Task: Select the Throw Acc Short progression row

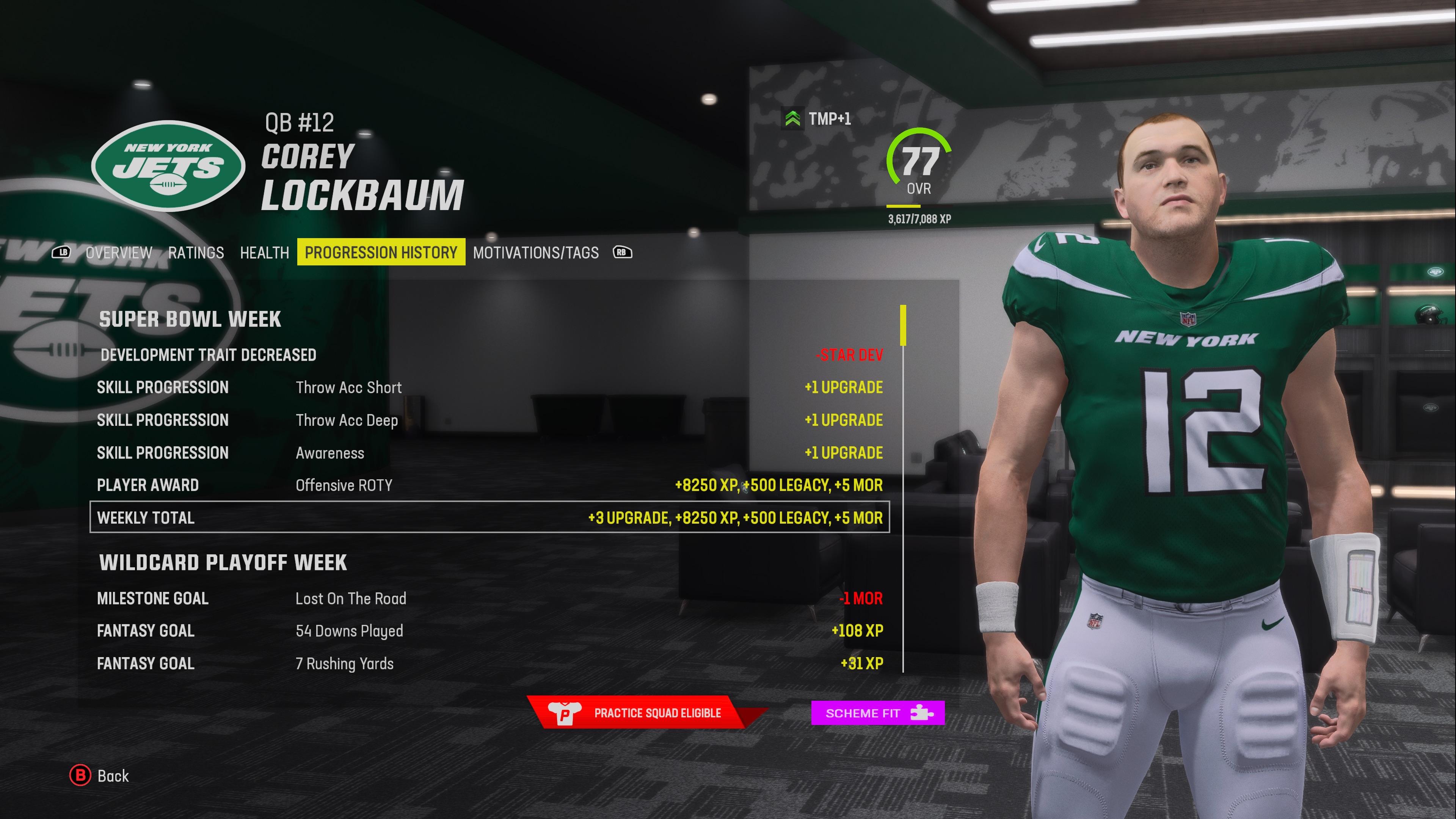Action: click(x=490, y=388)
